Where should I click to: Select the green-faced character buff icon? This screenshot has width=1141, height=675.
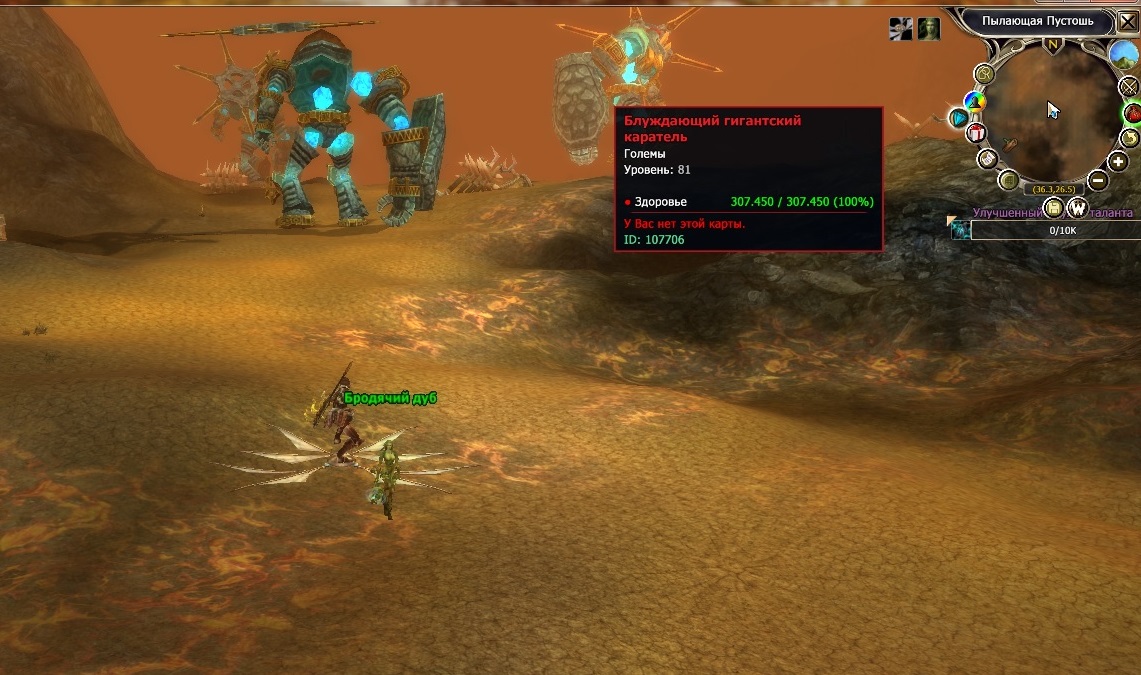tap(930, 29)
